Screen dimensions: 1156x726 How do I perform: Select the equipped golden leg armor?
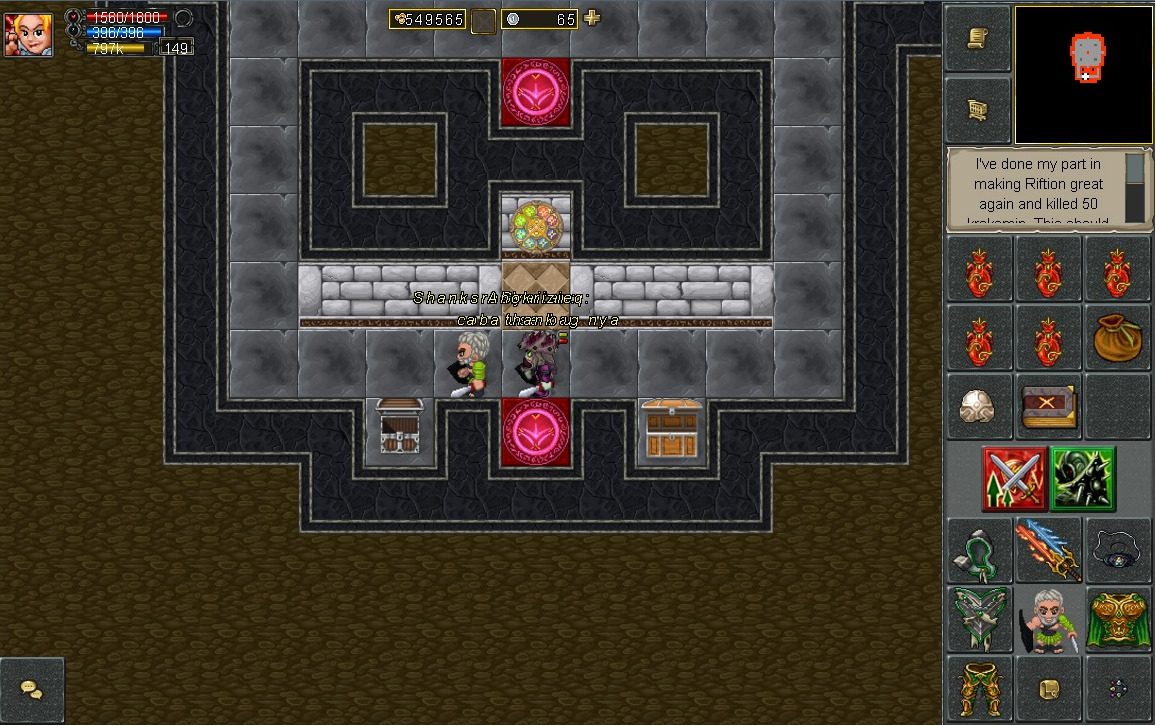tap(979, 688)
